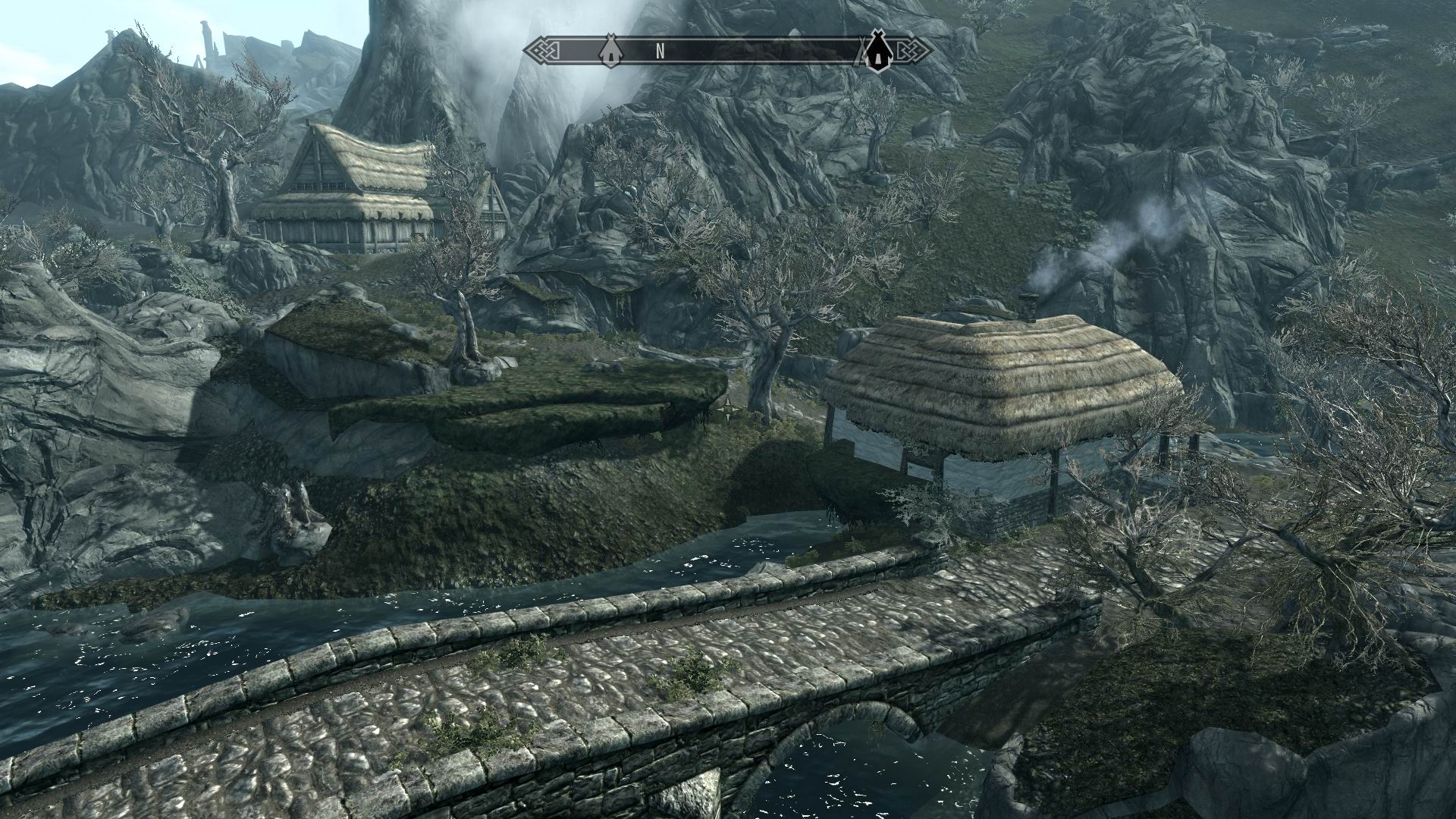Image resolution: width=1456 pixels, height=819 pixels.
Task: Click the black town marker on the compass right
Action: click(877, 53)
